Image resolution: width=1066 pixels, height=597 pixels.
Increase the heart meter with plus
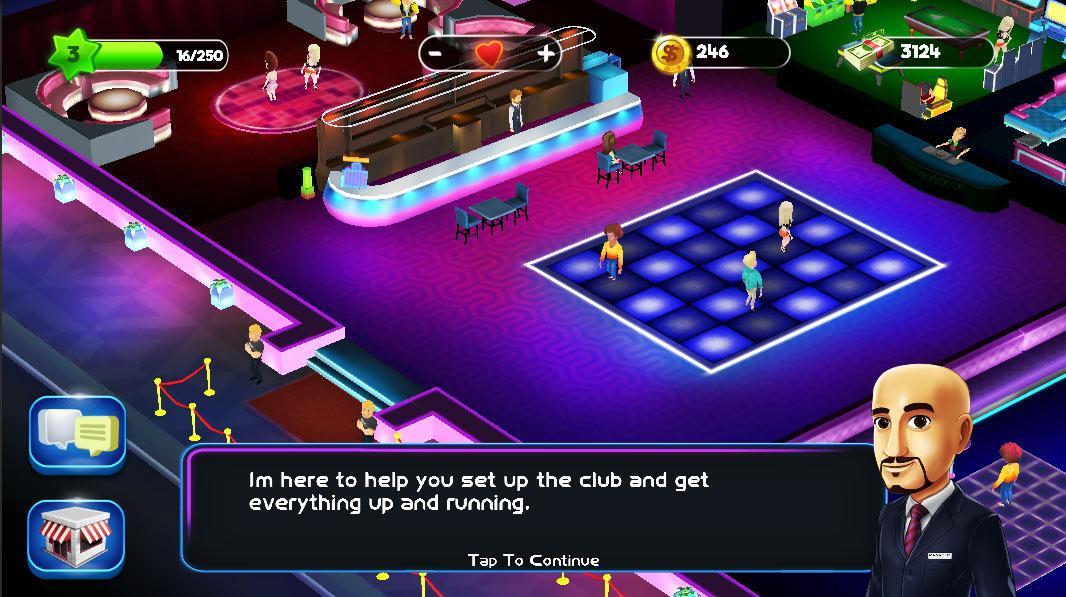click(546, 53)
